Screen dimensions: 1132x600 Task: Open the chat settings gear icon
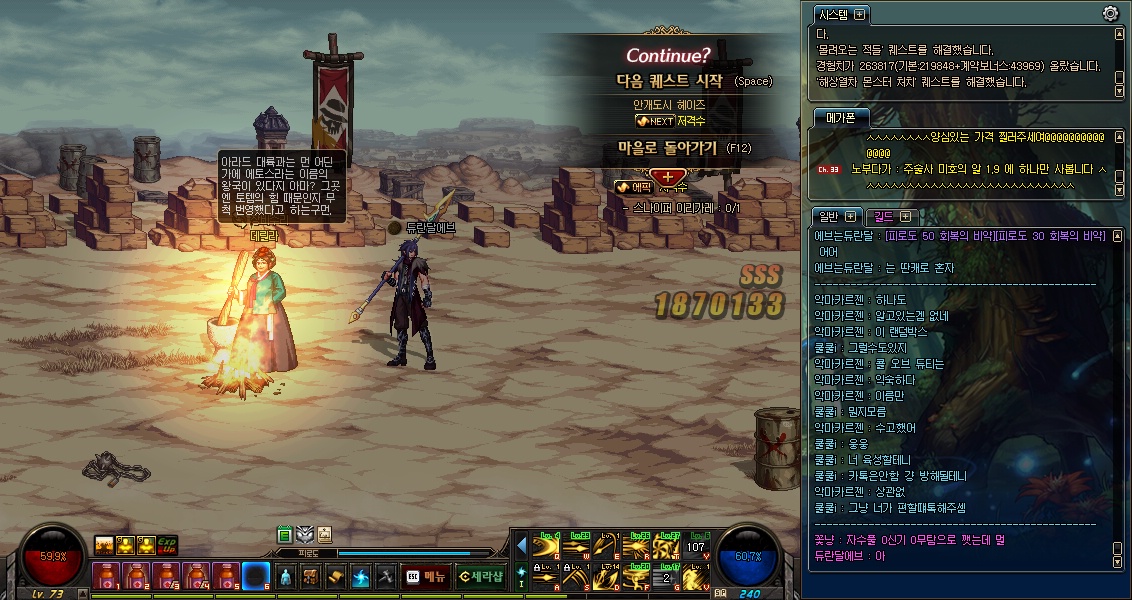pos(1110,13)
